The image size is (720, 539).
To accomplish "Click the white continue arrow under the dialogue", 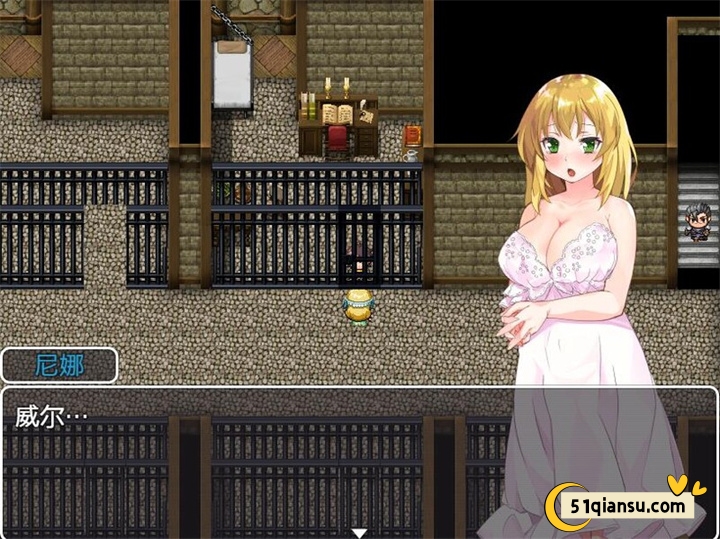I will [359, 533].
